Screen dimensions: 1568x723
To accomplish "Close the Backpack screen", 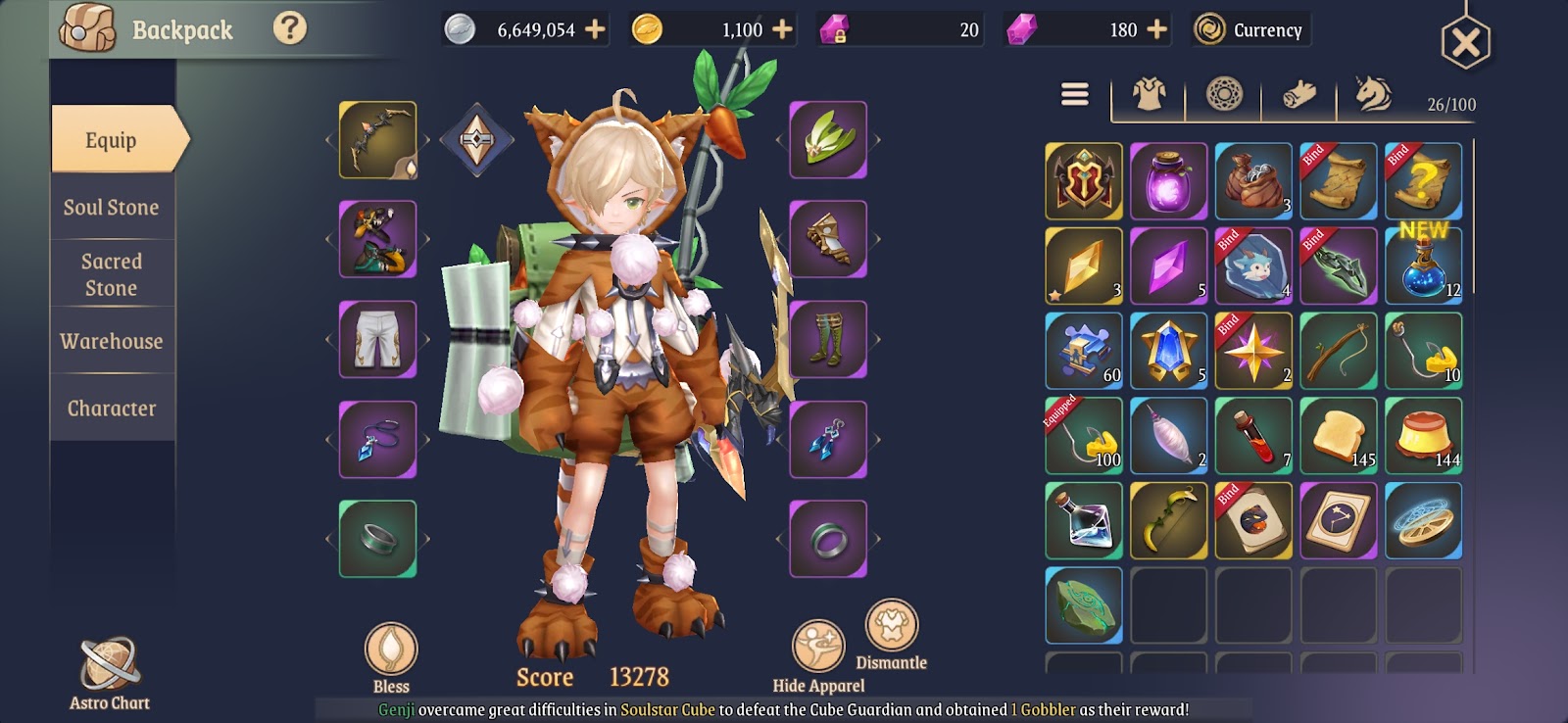I will coord(1465,42).
